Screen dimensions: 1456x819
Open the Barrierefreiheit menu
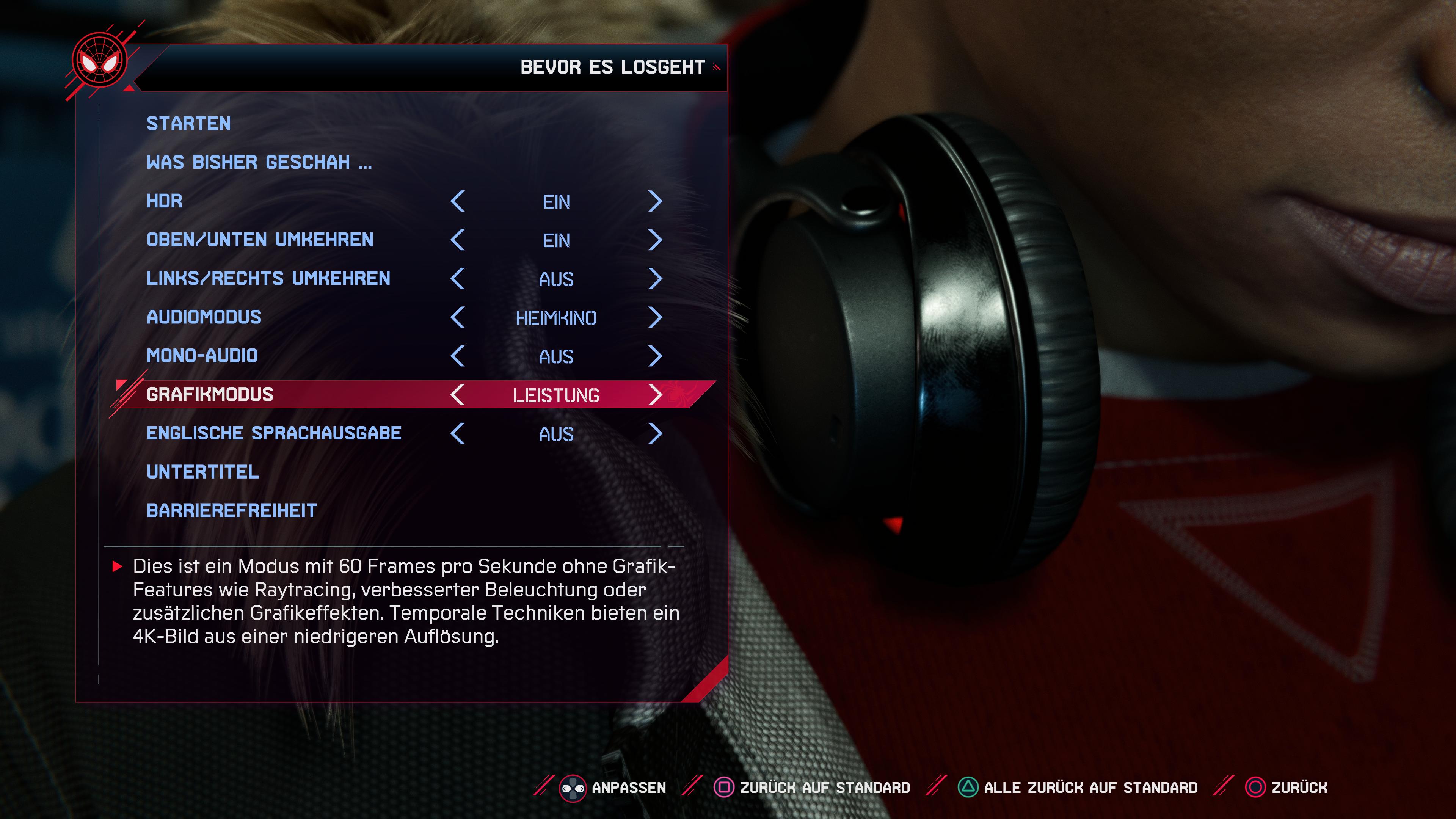tap(231, 510)
